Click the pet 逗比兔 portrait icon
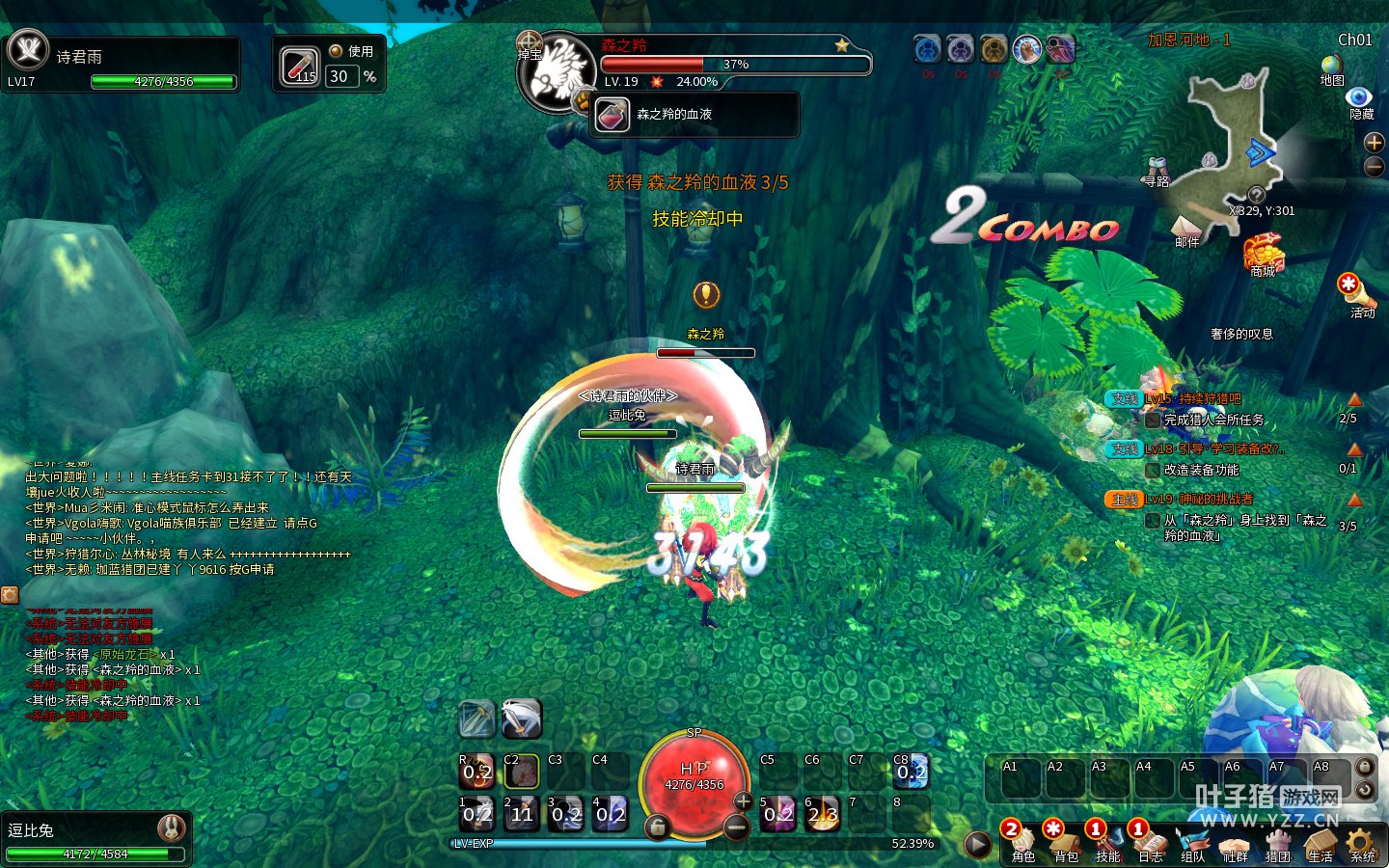Screen dimensions: 1389x868 point(172,827)
